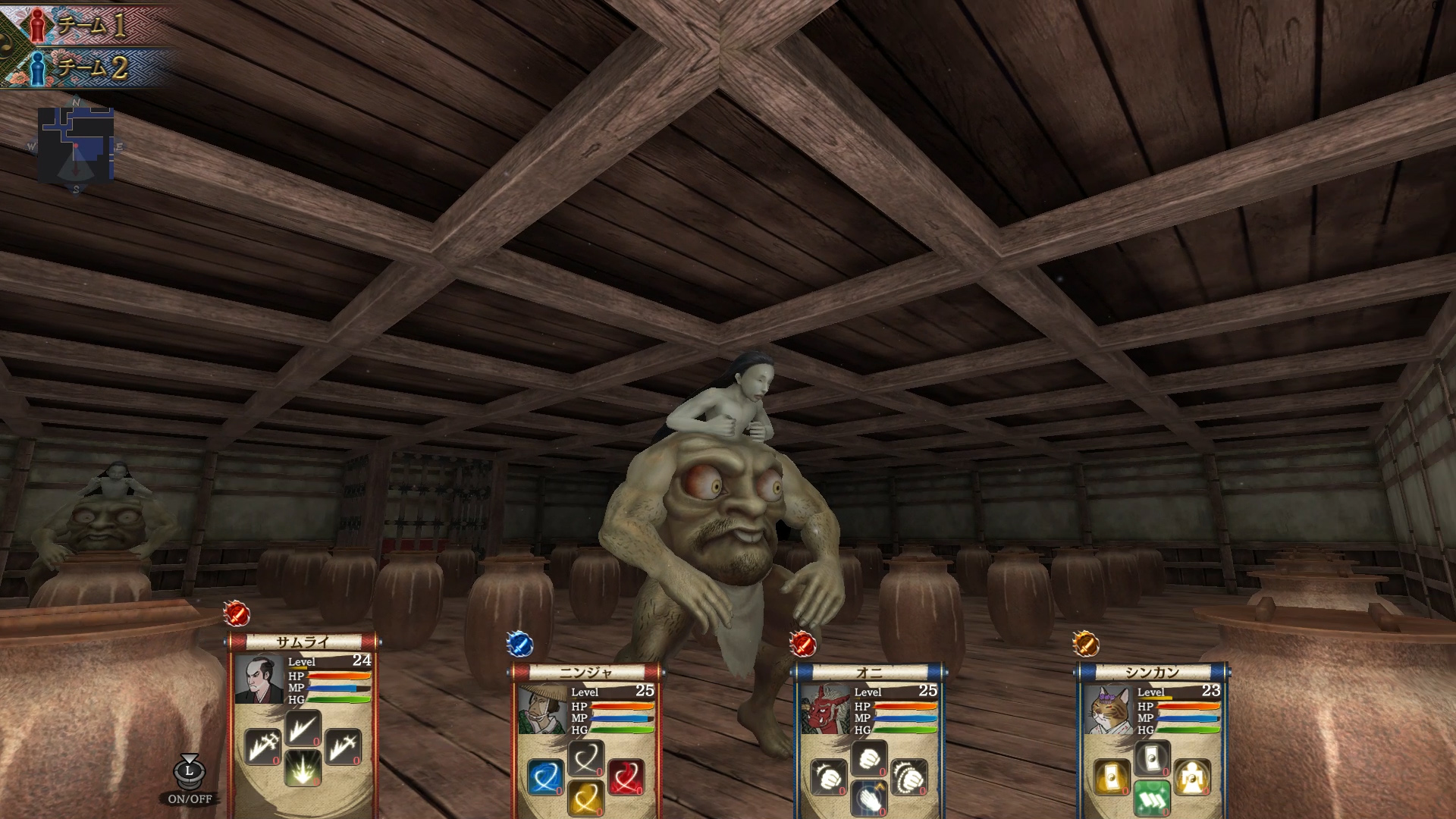Select the Ninja's yellow ninjutsu icon
This screenshot has width=1456, height=819.
tap(587, 799)
